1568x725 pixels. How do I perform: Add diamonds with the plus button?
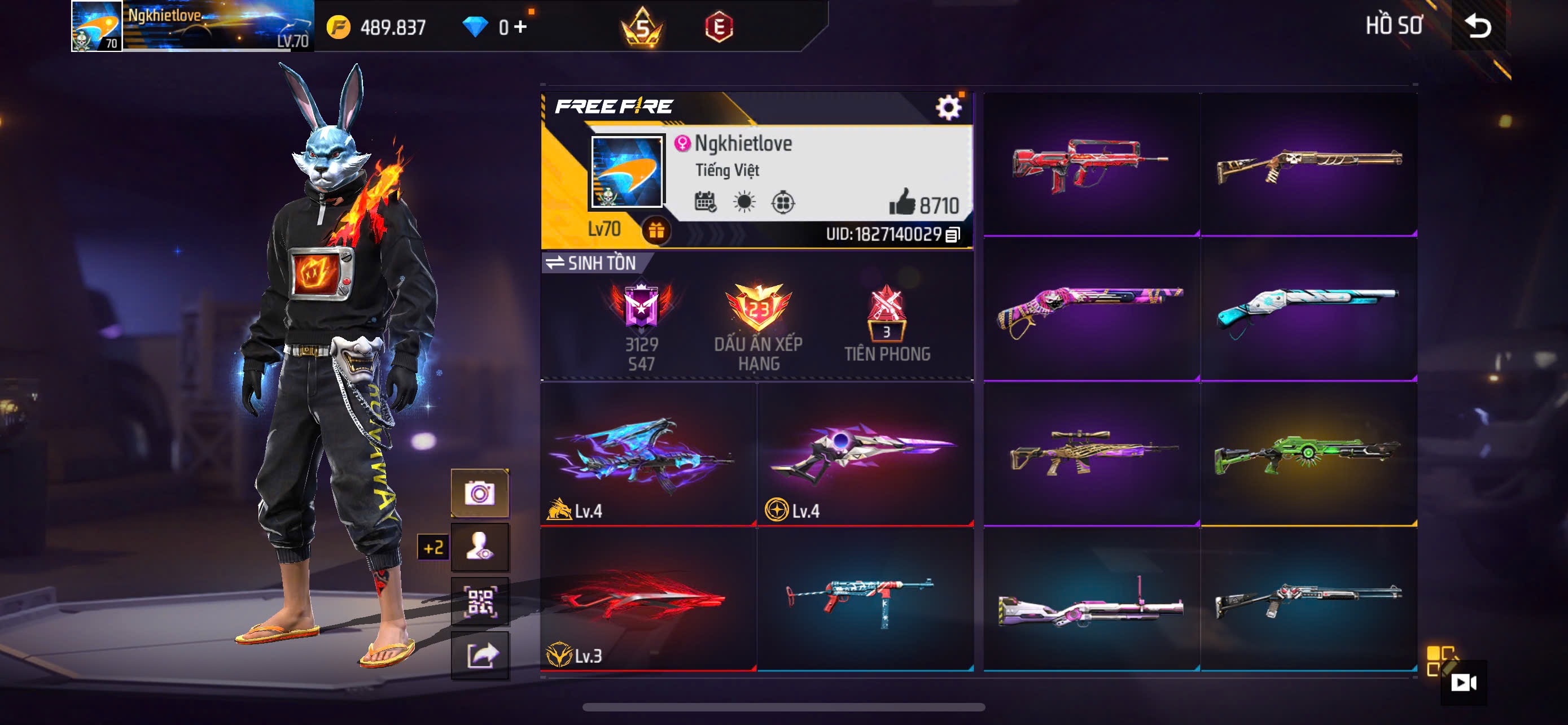coord(520,27)
